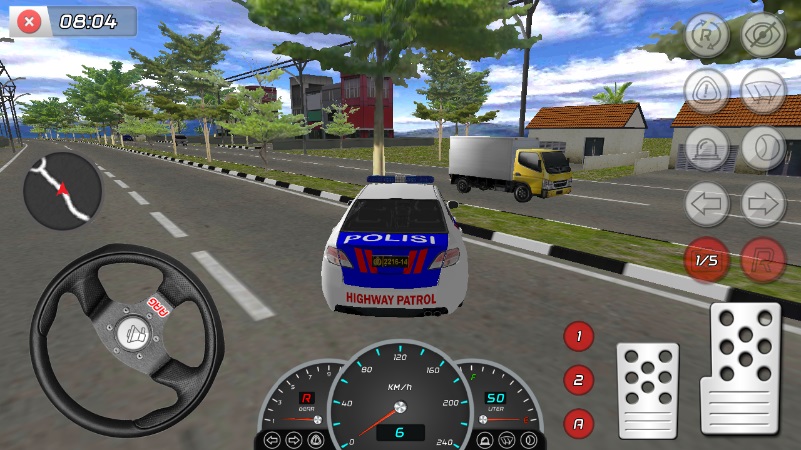Reset the car with the circular R button
The height and width of the screenshot is (450, 801).
coord(707,35)
